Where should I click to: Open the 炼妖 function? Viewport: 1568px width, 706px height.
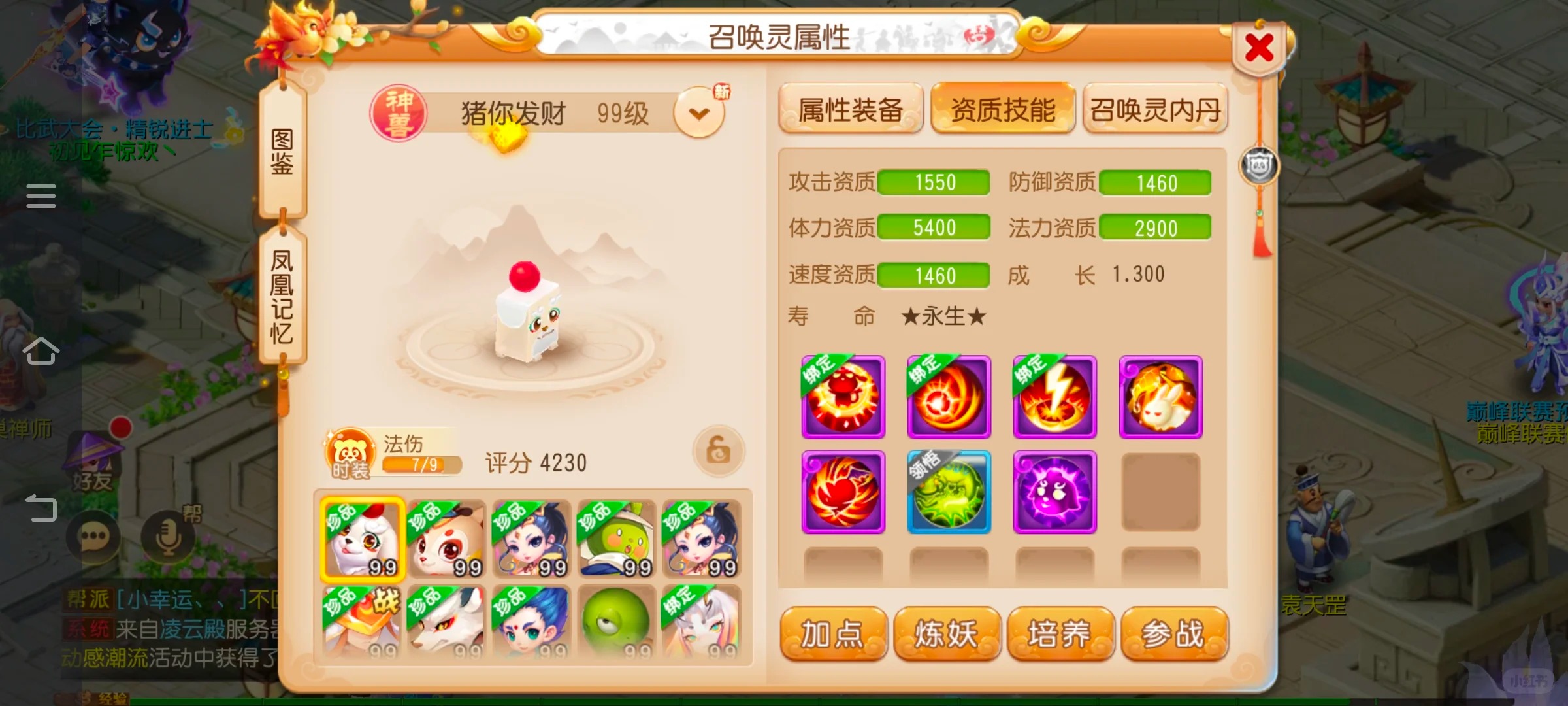coord(947,633)
